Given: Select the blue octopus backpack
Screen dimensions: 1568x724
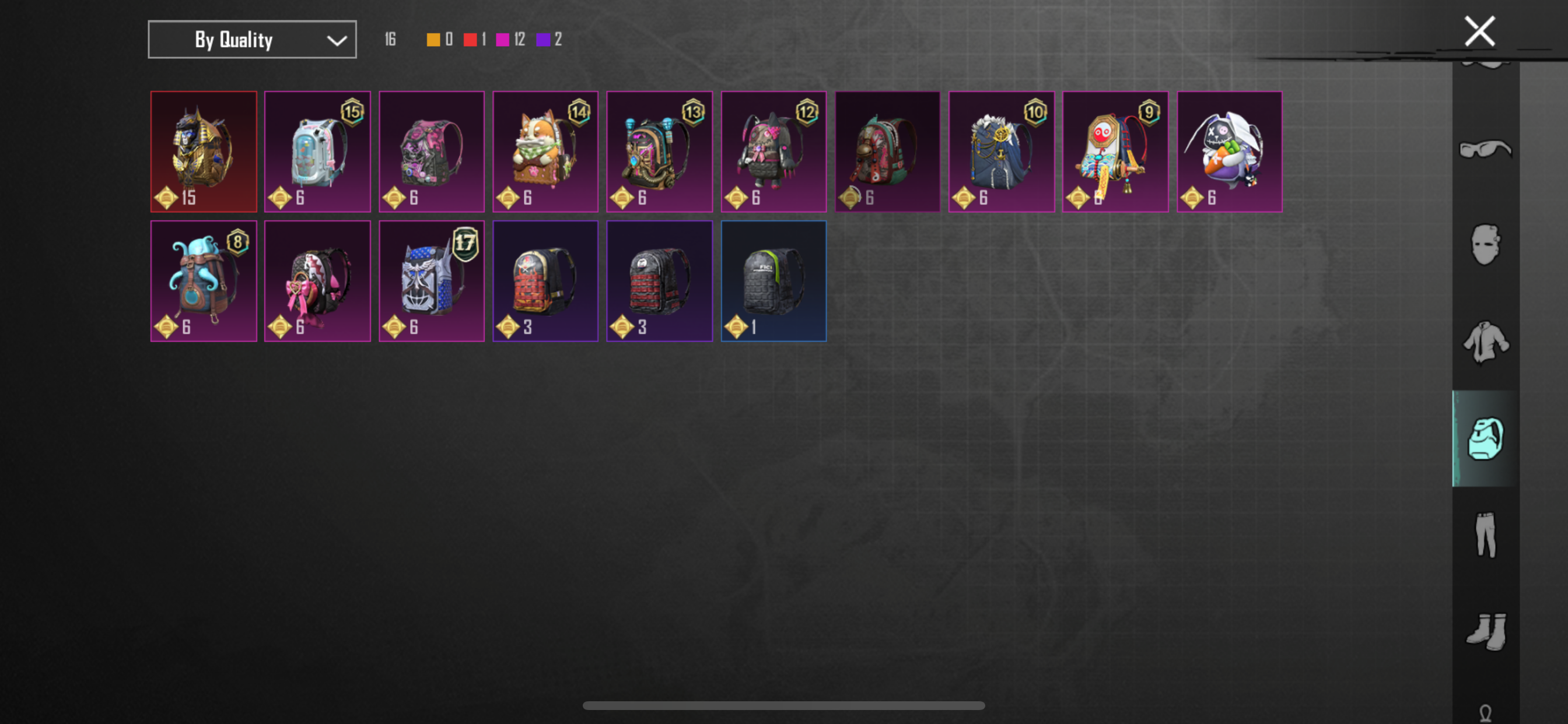Looking at the screenshot, I should (x=204, y=280).
